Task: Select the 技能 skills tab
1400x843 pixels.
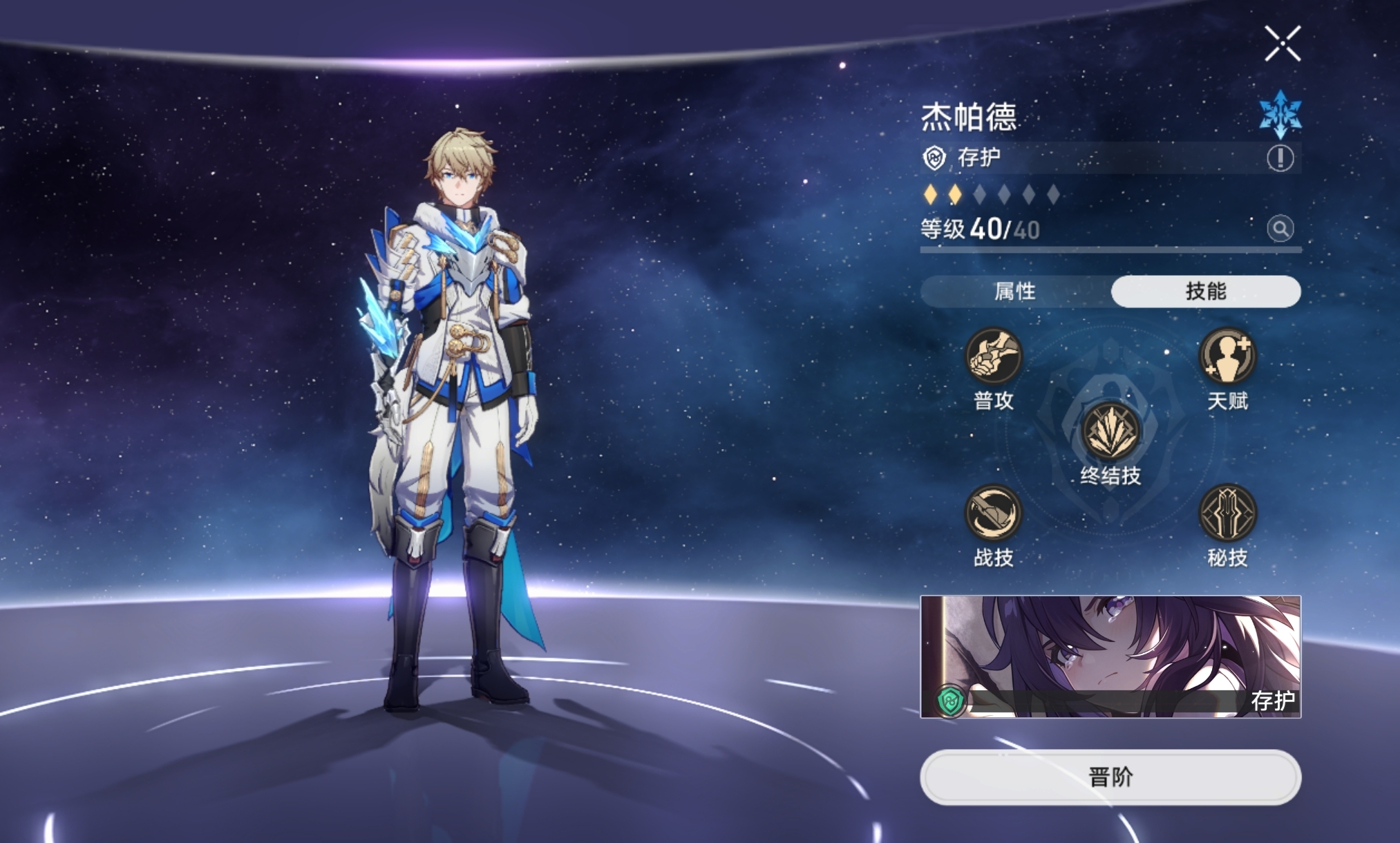Action: pyautogui.click(x=1206, y=292)
